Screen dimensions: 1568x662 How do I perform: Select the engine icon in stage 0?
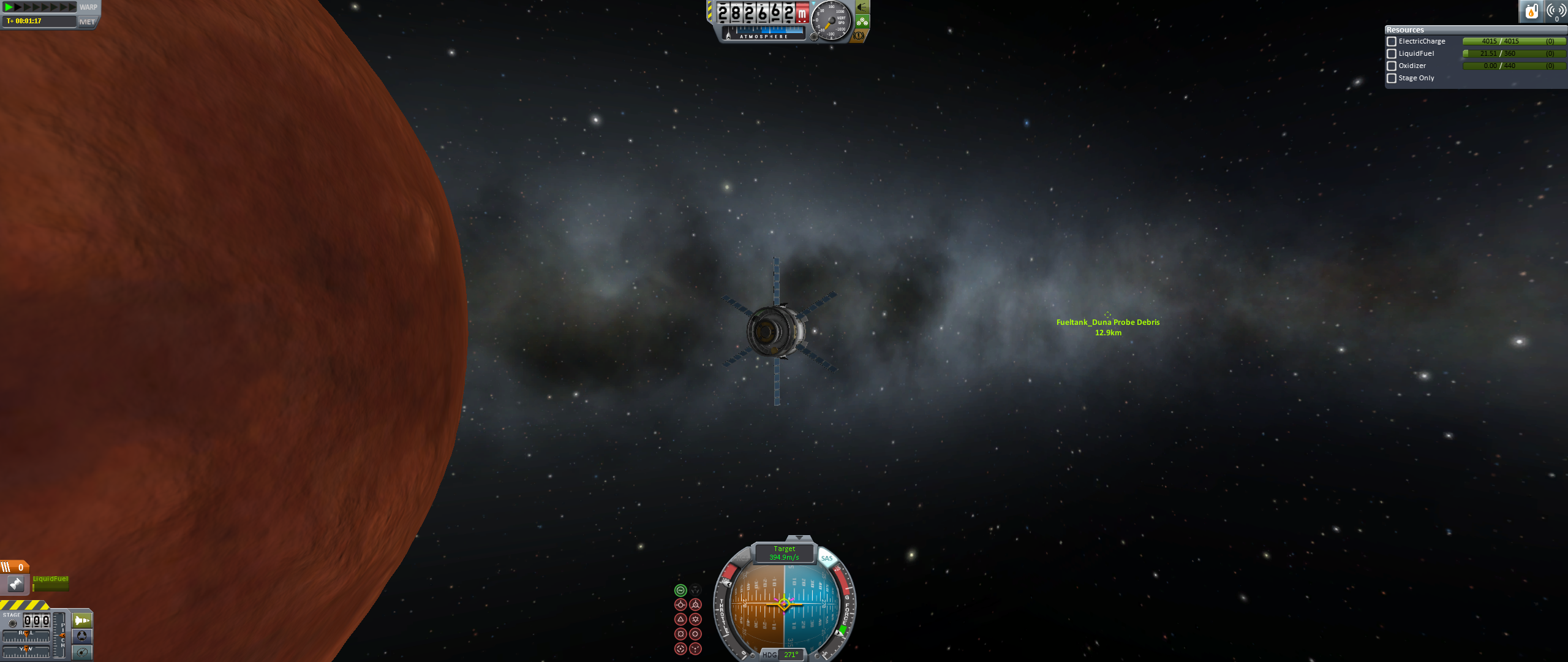click(x=16, y=584)
